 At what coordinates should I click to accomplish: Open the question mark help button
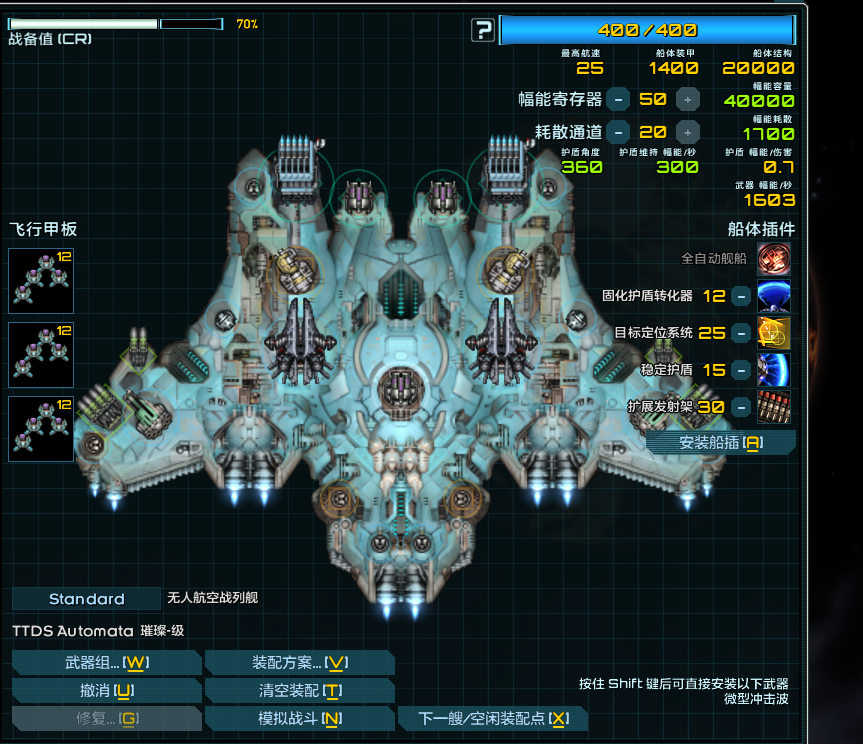pyautogui.click(x=483, y=30)
